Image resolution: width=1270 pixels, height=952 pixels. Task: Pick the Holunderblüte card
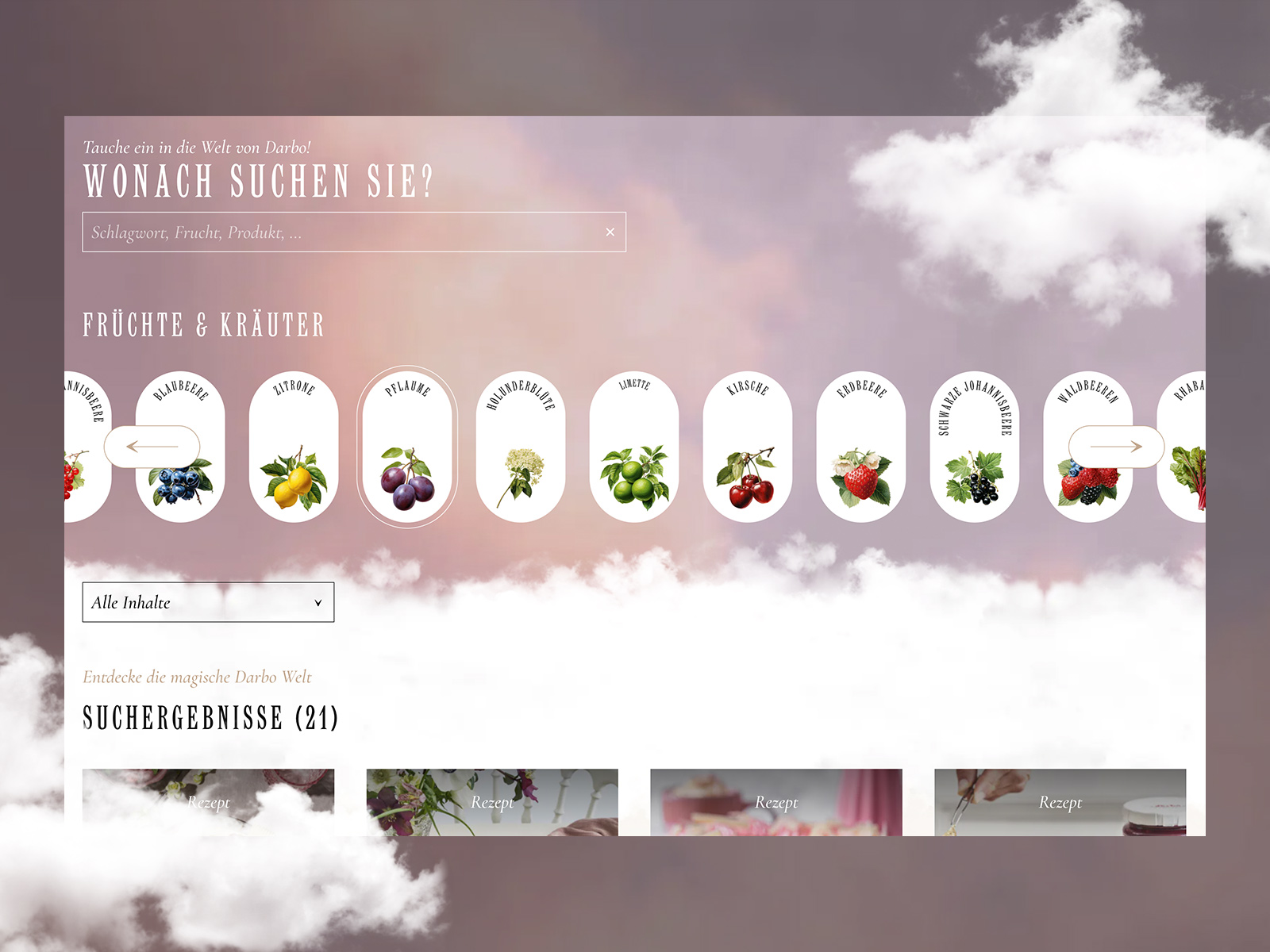coord(521,447)
